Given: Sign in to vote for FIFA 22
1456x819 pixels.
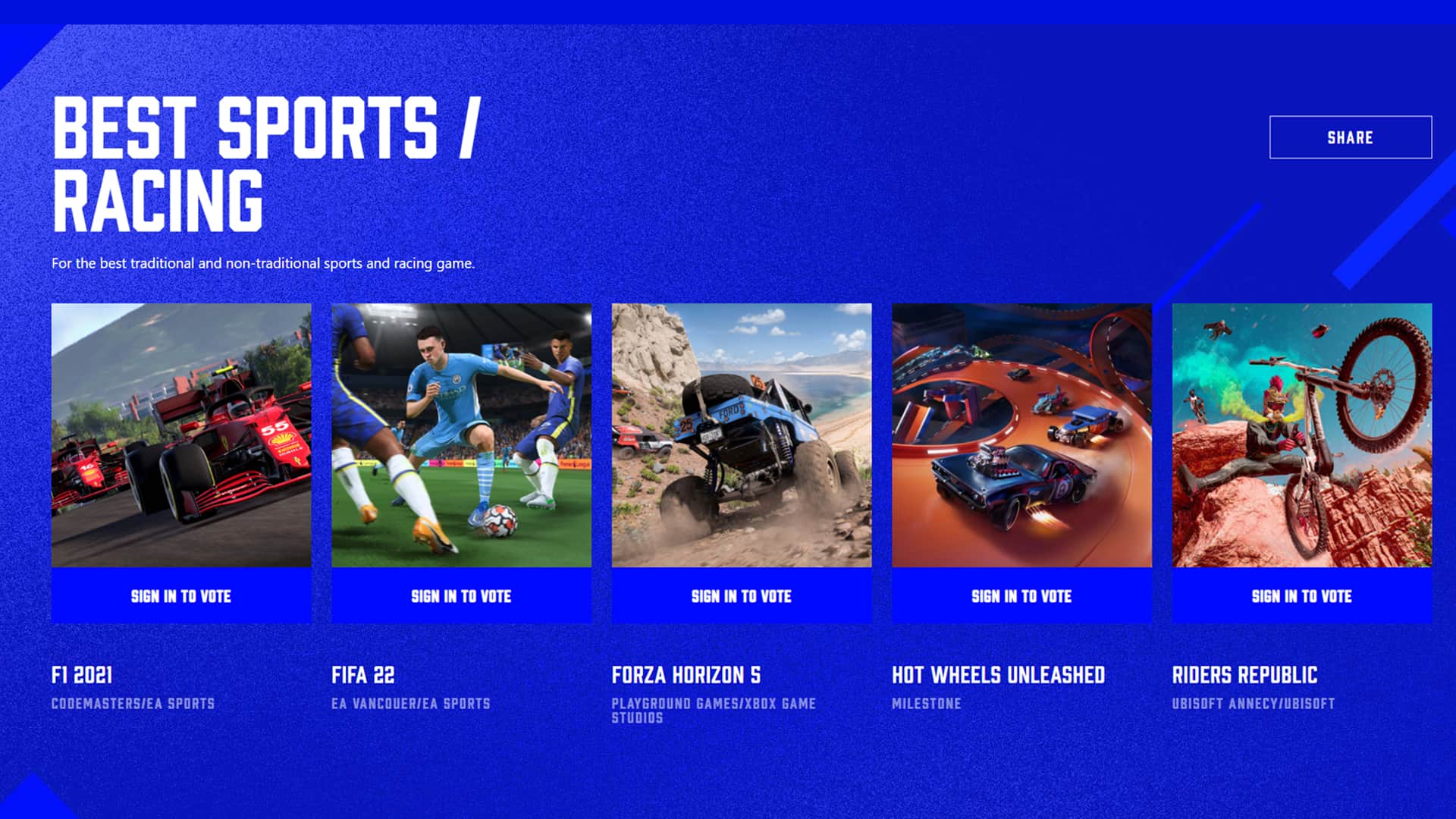Looking at the screenshot, I should [461, 597].
